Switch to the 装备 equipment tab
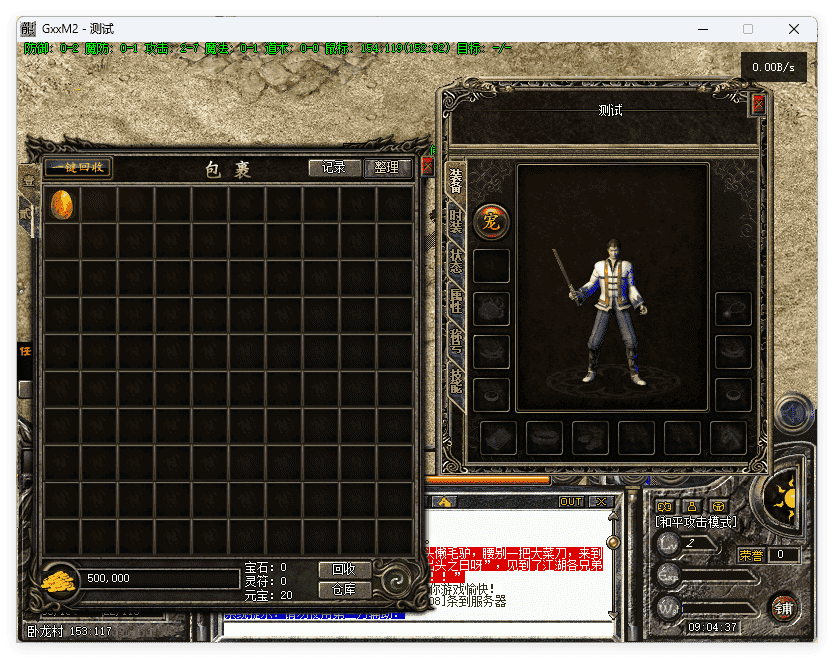Viewport: 834px width, 659px height. [x=456, y=181]
